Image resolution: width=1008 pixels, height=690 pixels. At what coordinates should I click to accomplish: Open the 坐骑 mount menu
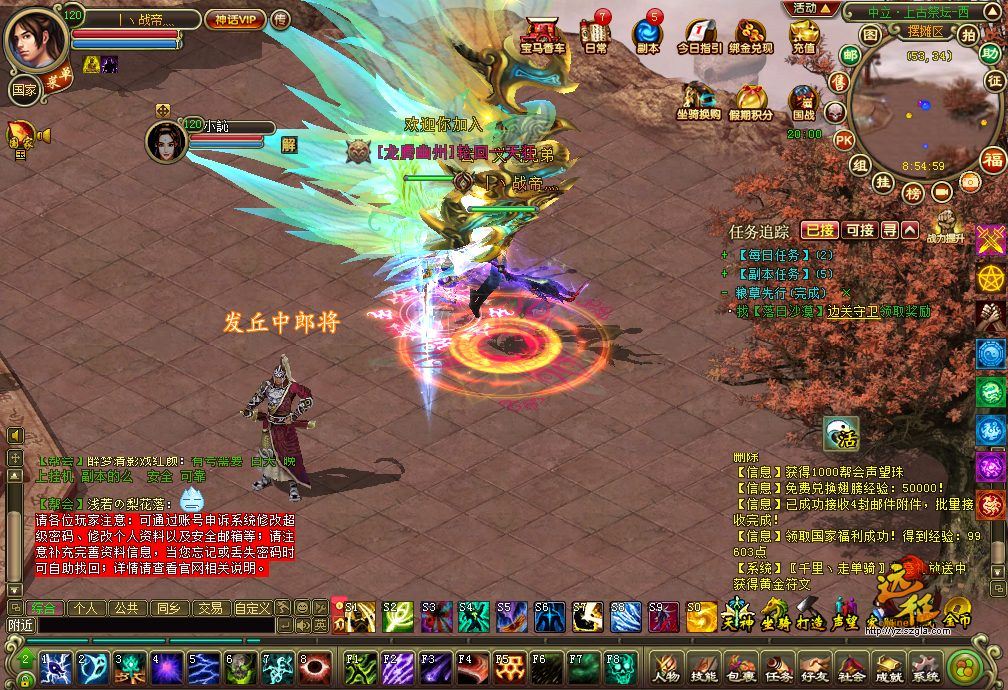(x=774, y=611)
